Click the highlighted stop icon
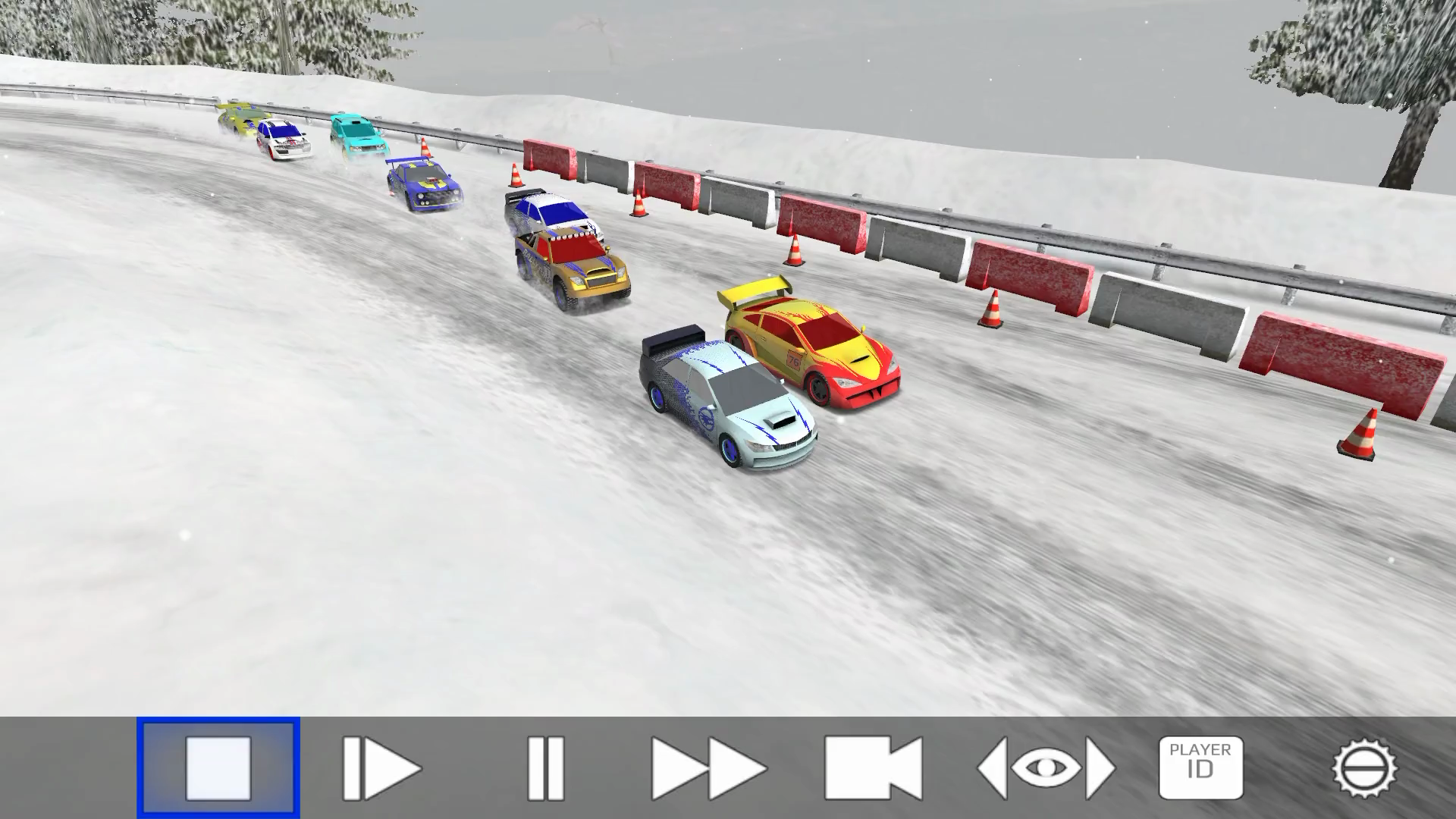The height and width of the screenshot is (819, 1456). pos(220,766)
